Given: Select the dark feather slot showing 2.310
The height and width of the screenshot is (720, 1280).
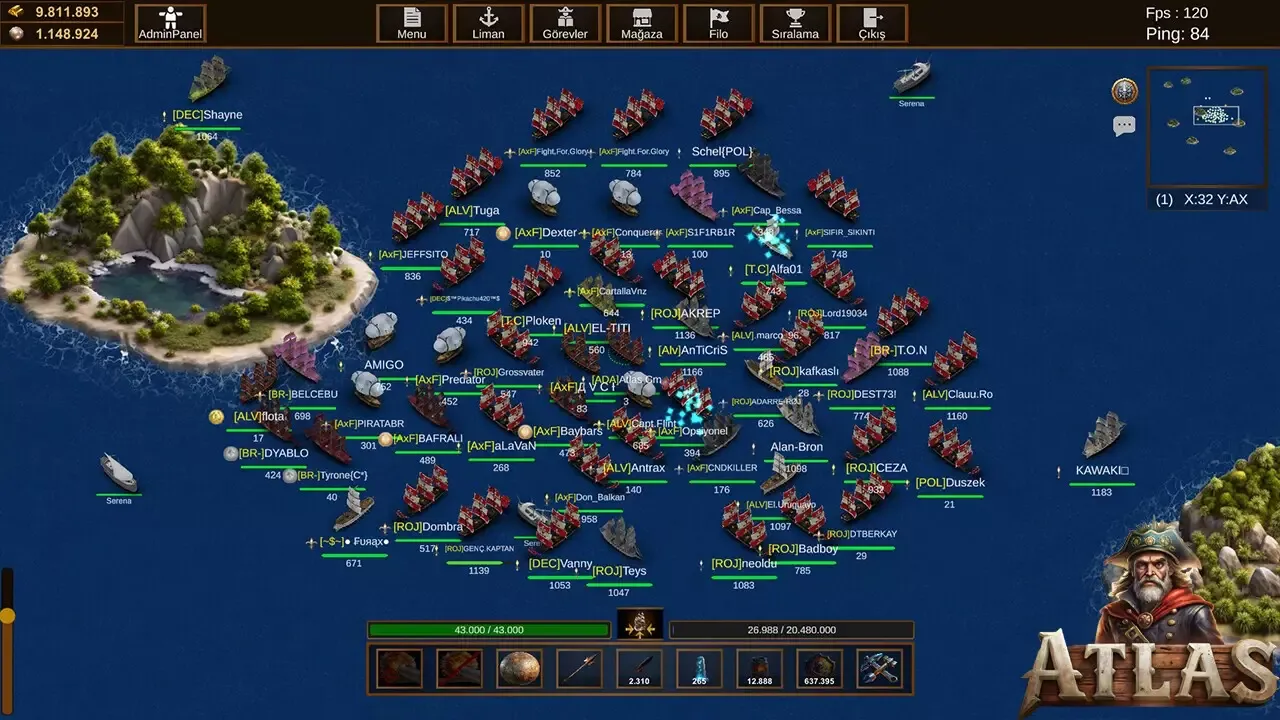Looking at the screenshot, I should [x=639, y=668].
